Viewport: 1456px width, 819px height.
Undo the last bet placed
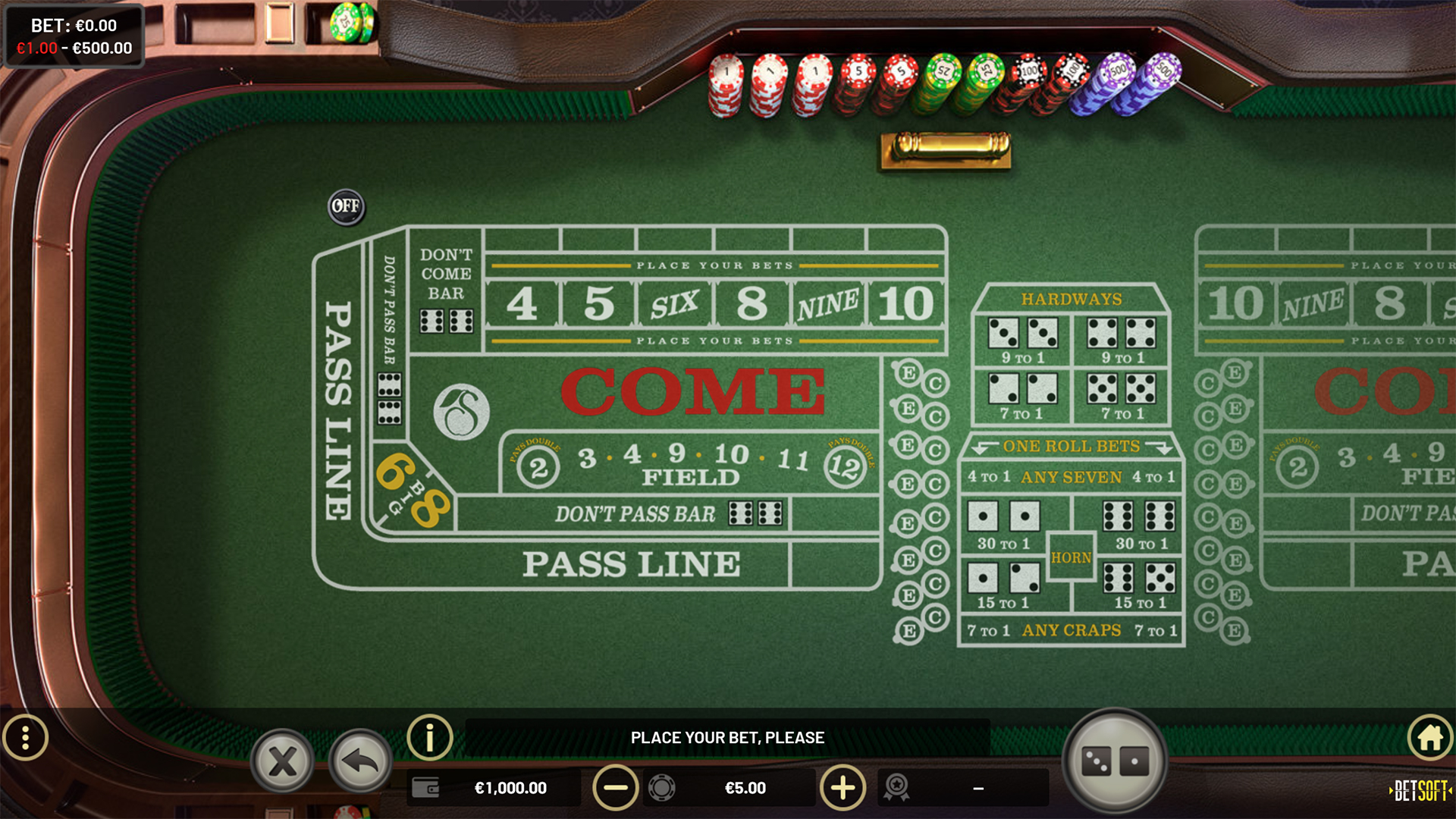[358, 760]
